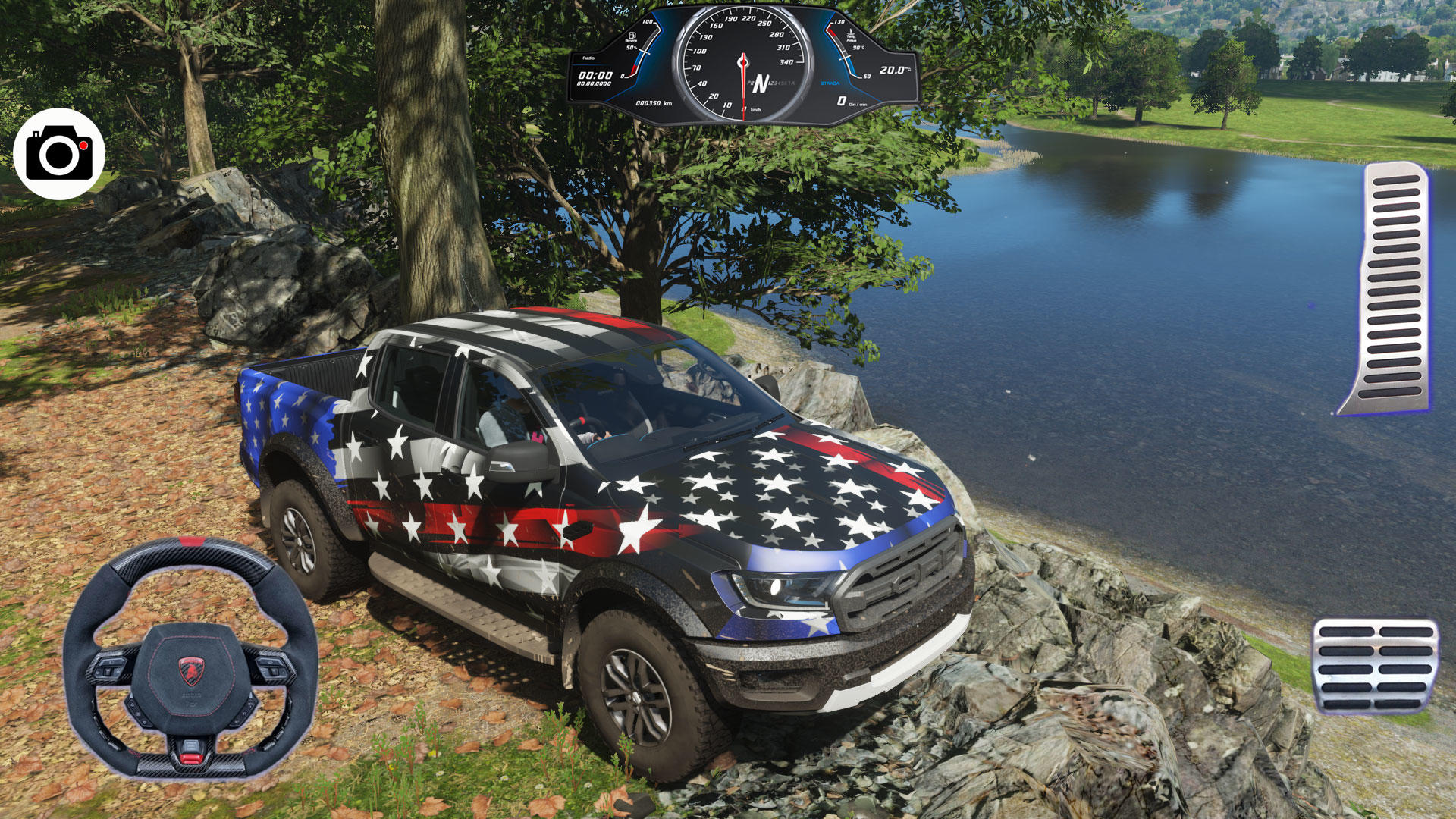
Task: Tap the camera view button
Action: (x=59, y=154)
